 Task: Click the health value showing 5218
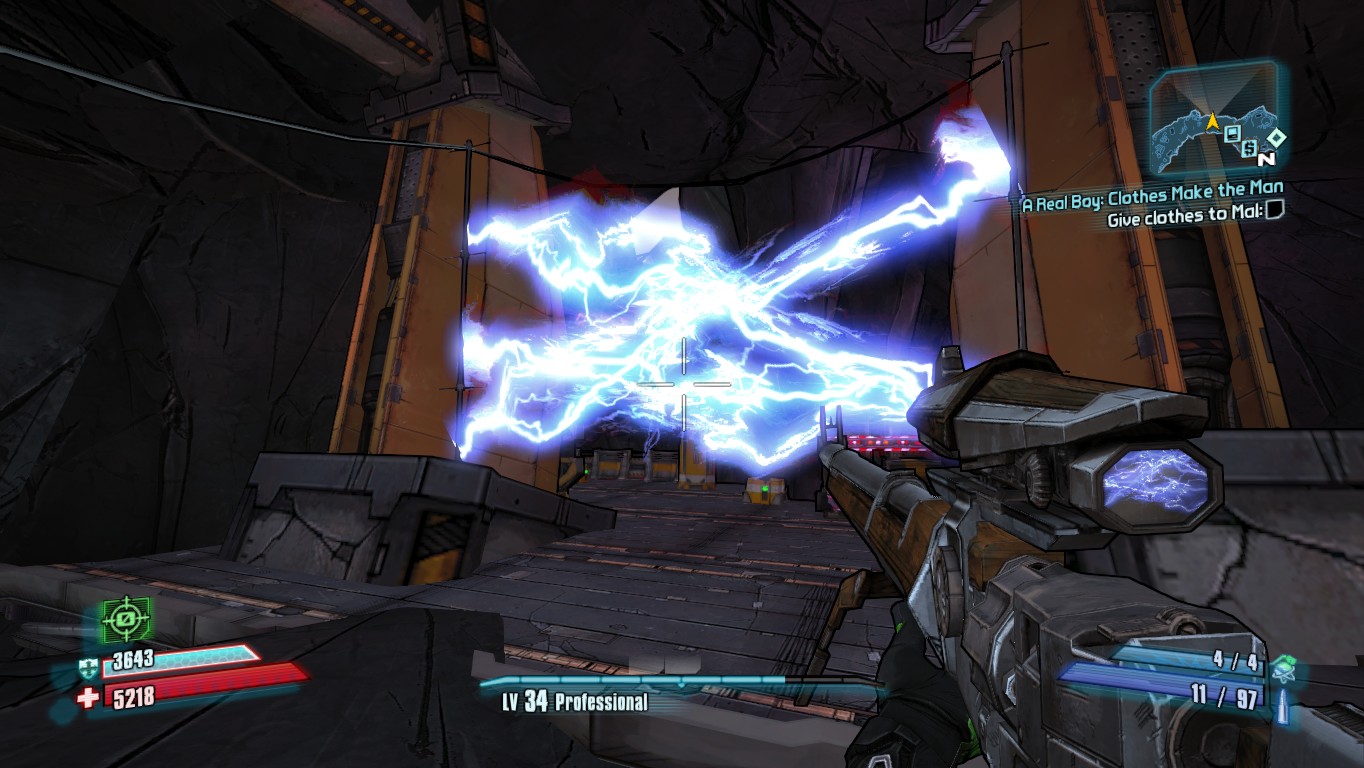point(134,696)
